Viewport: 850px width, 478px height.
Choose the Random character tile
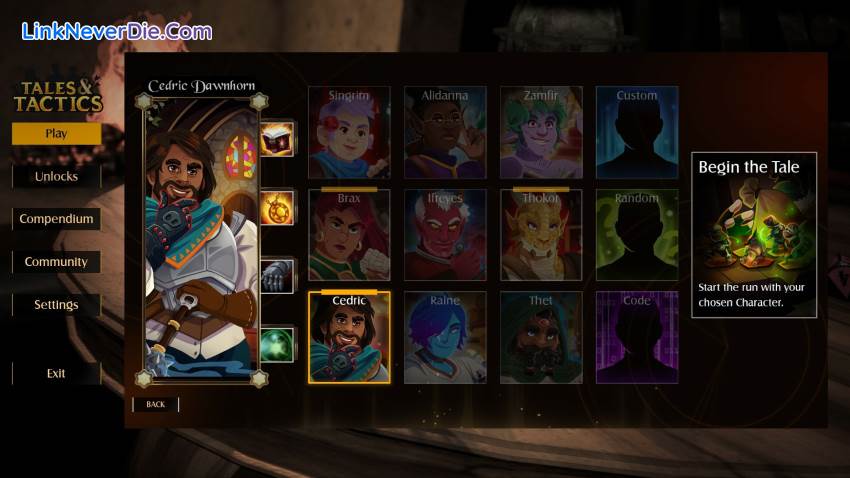point(637,235)
